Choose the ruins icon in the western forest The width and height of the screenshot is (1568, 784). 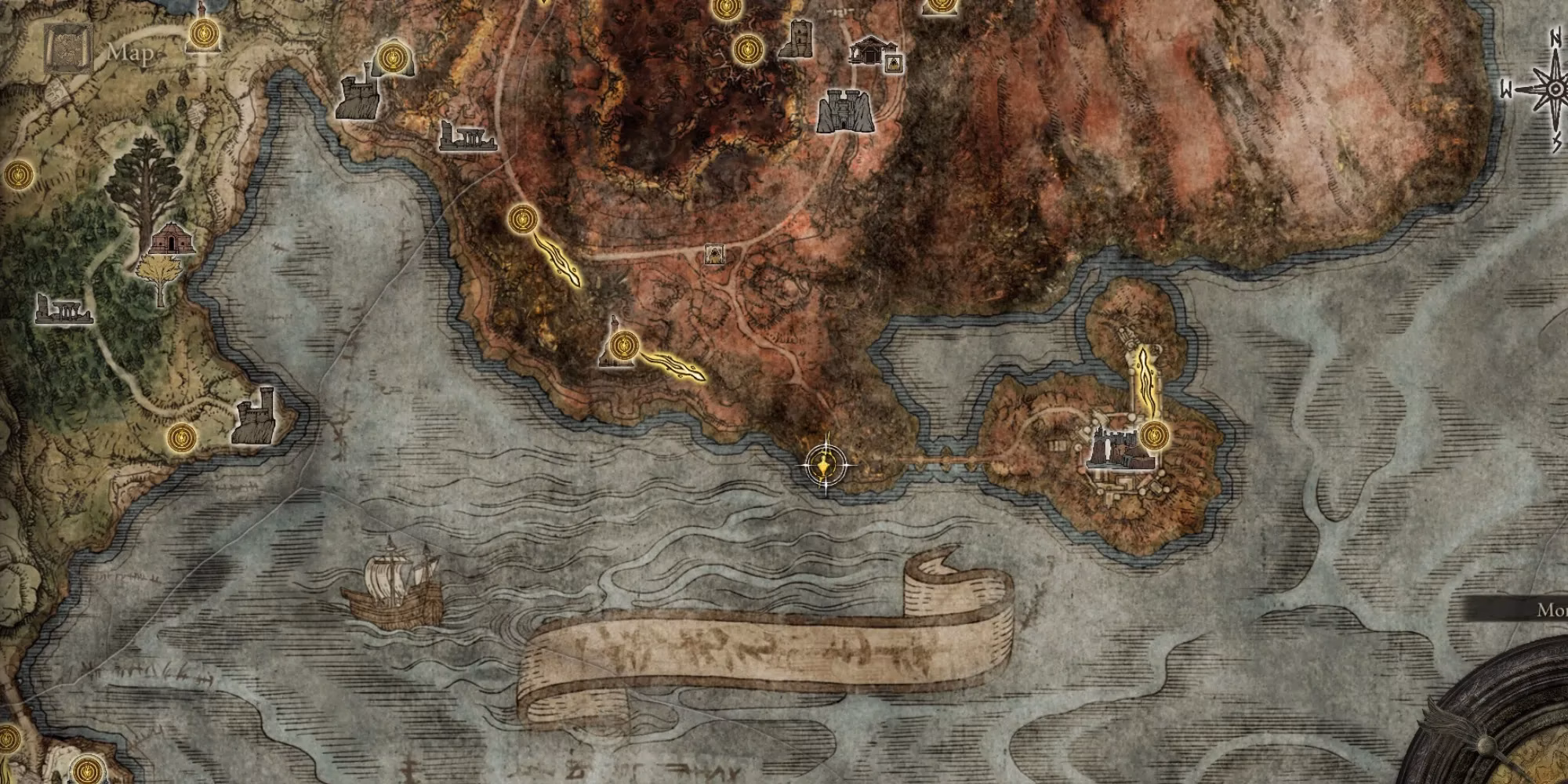click(x=64, y=310)
